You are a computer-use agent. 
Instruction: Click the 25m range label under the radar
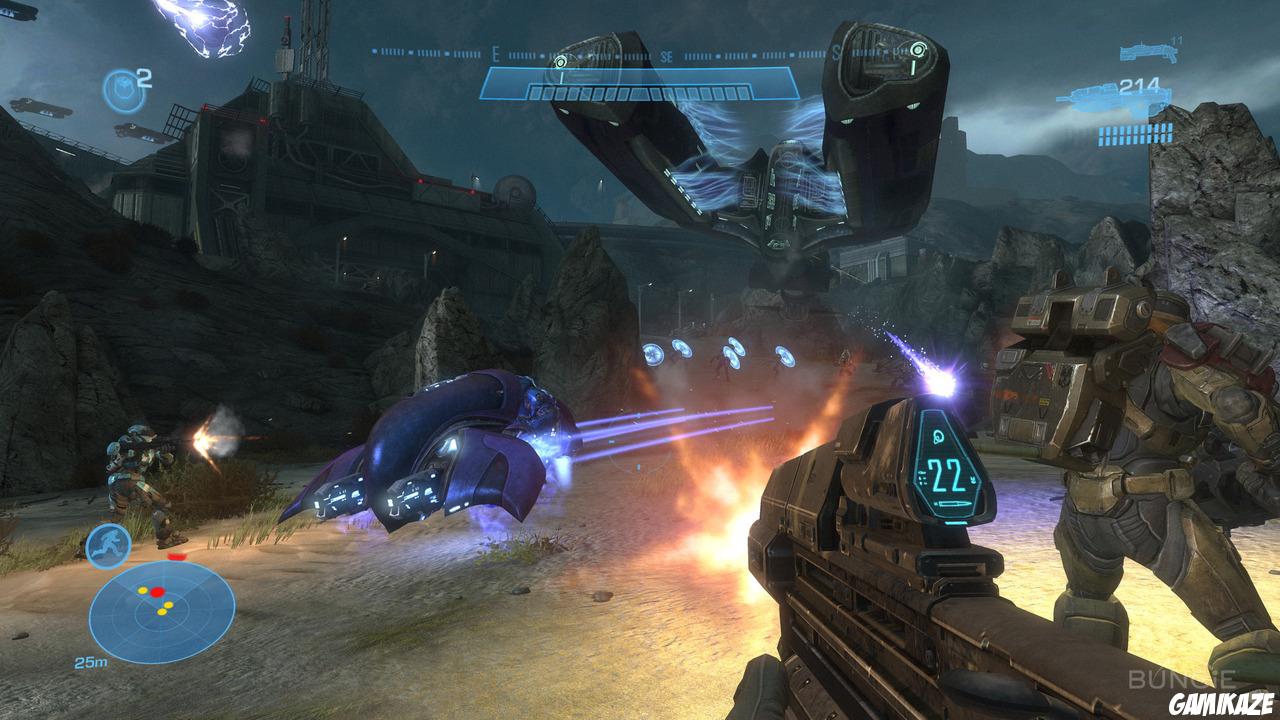pyautogui.click(x=92, y=661)
